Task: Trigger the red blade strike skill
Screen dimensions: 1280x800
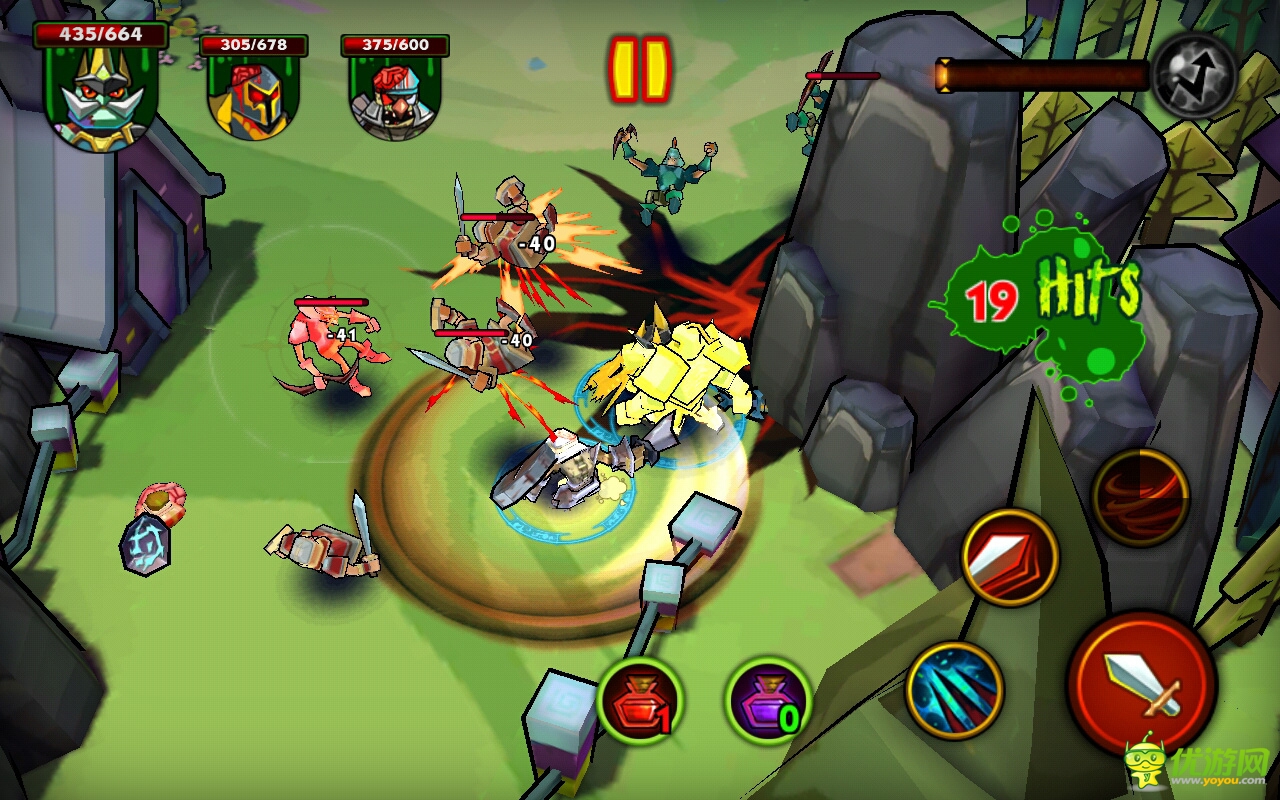Action: pos(1010,558)
